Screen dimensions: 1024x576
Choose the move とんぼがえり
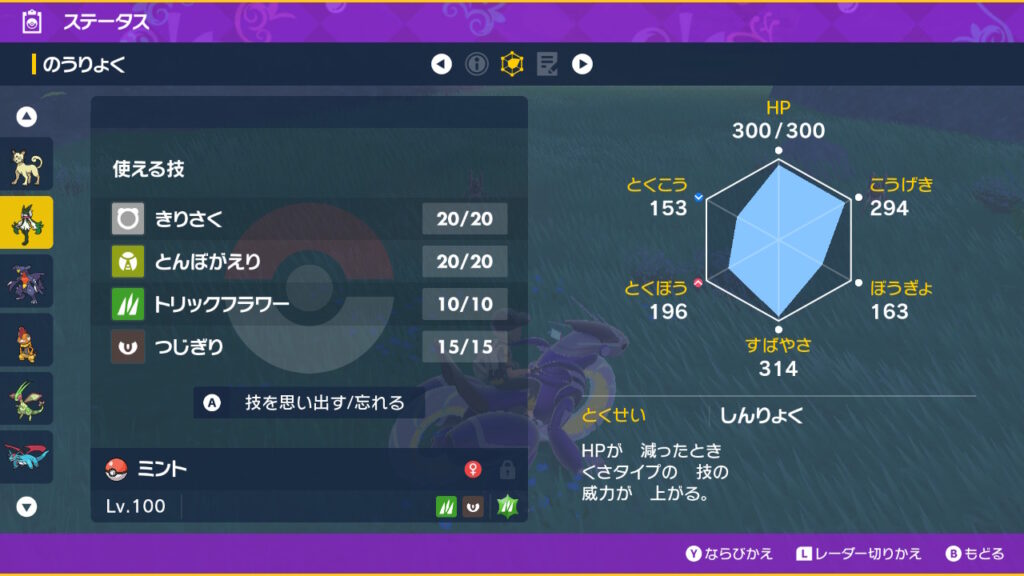[x=309, y=262]
